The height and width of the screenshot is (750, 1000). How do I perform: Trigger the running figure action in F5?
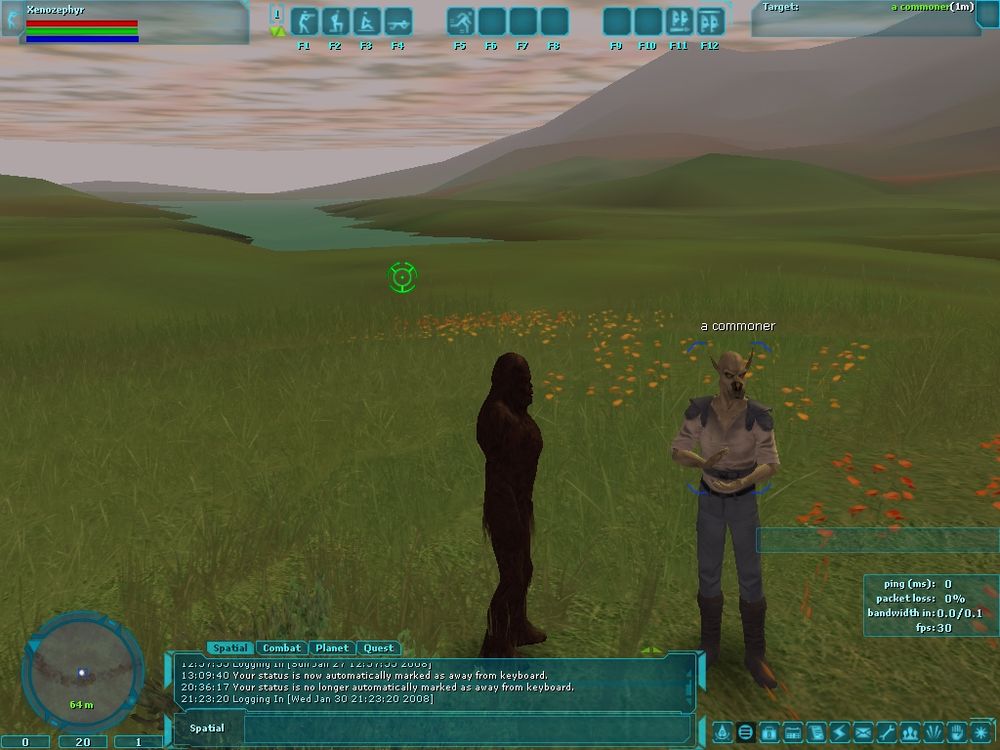tap(460, 22)
